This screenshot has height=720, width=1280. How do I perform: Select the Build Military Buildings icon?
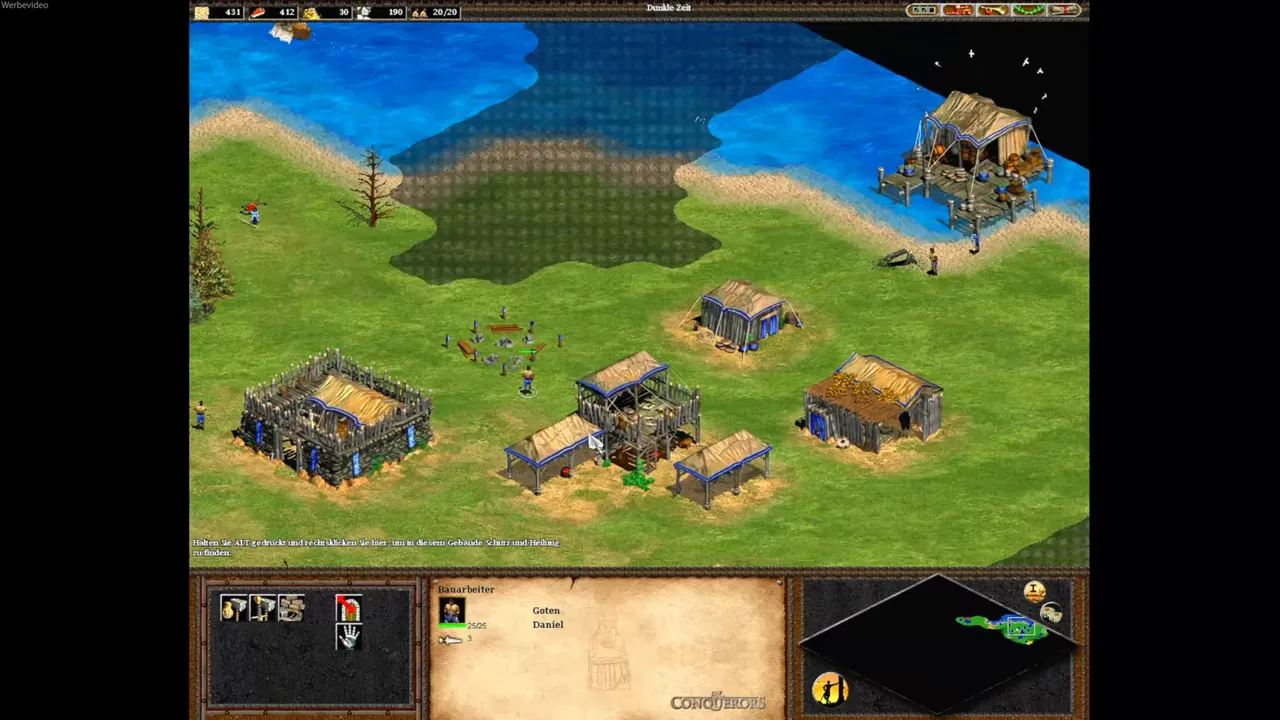262,608
